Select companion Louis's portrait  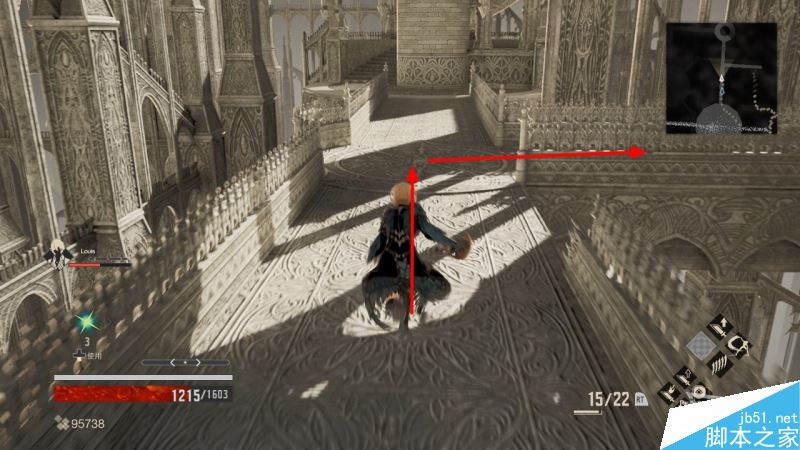coord(58,255)
